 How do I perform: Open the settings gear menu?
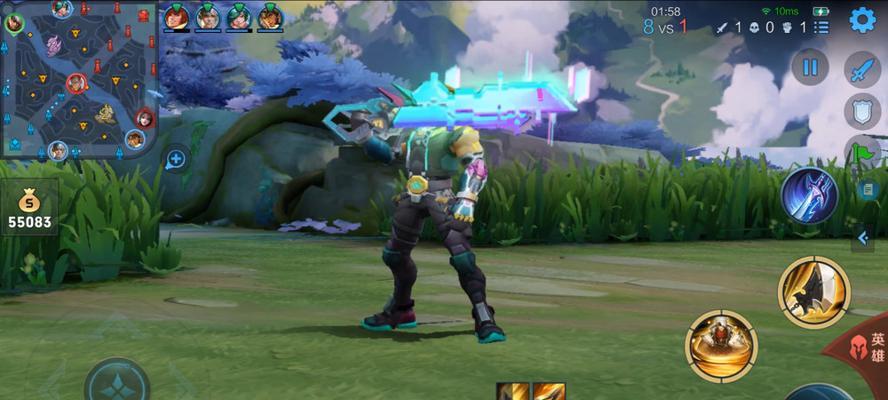(x=862, y=19)
